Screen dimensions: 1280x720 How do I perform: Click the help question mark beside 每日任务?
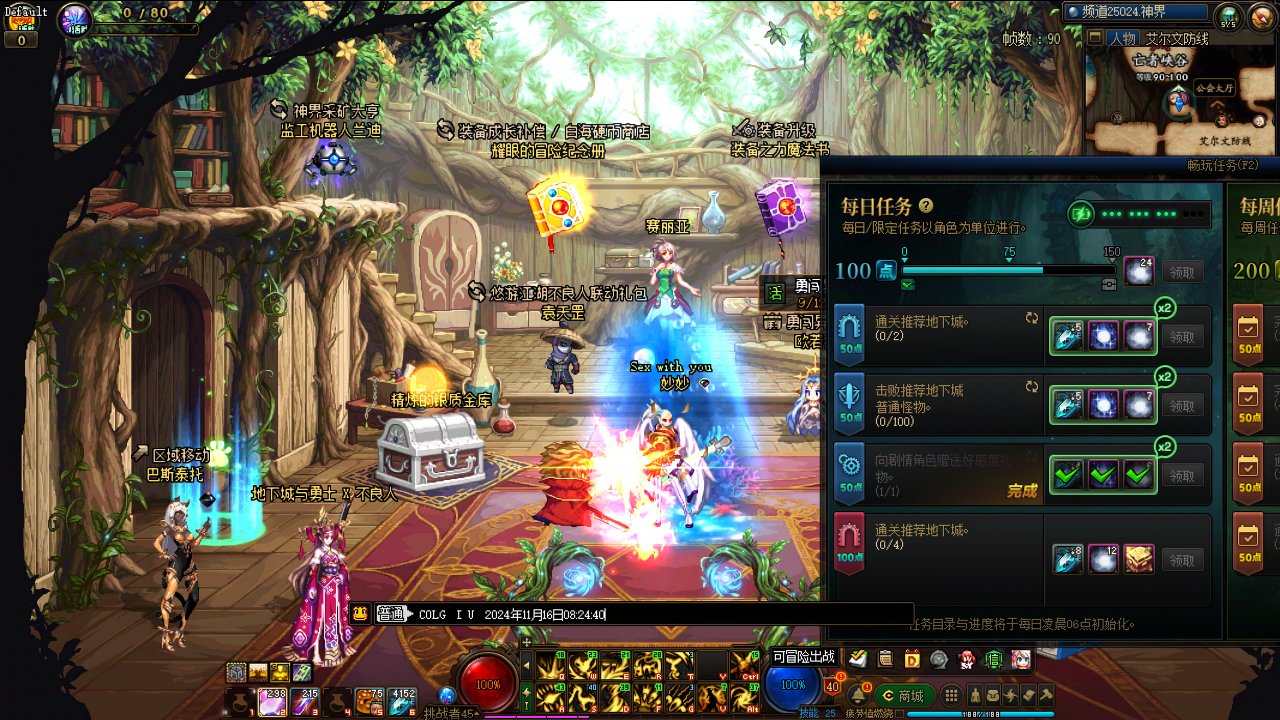coord(926,206)
